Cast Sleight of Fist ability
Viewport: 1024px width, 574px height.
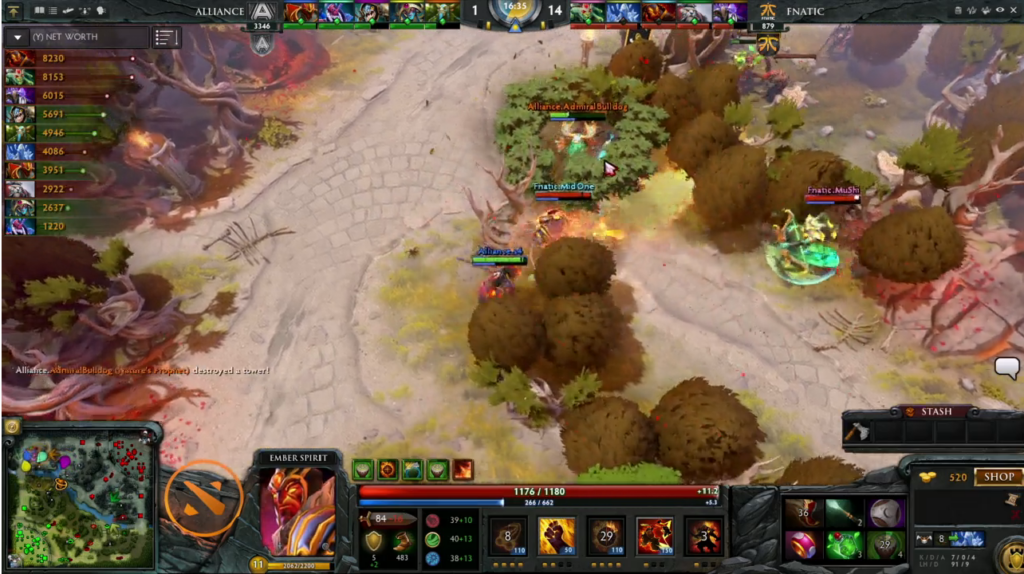[556, 536]
